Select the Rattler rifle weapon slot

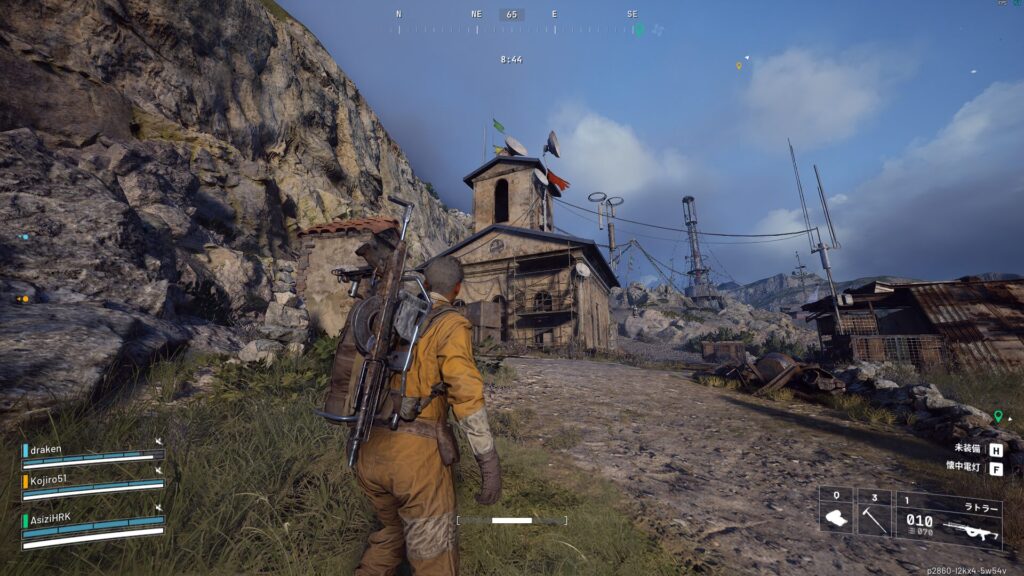pyautogui.click(x=949, y=519)
